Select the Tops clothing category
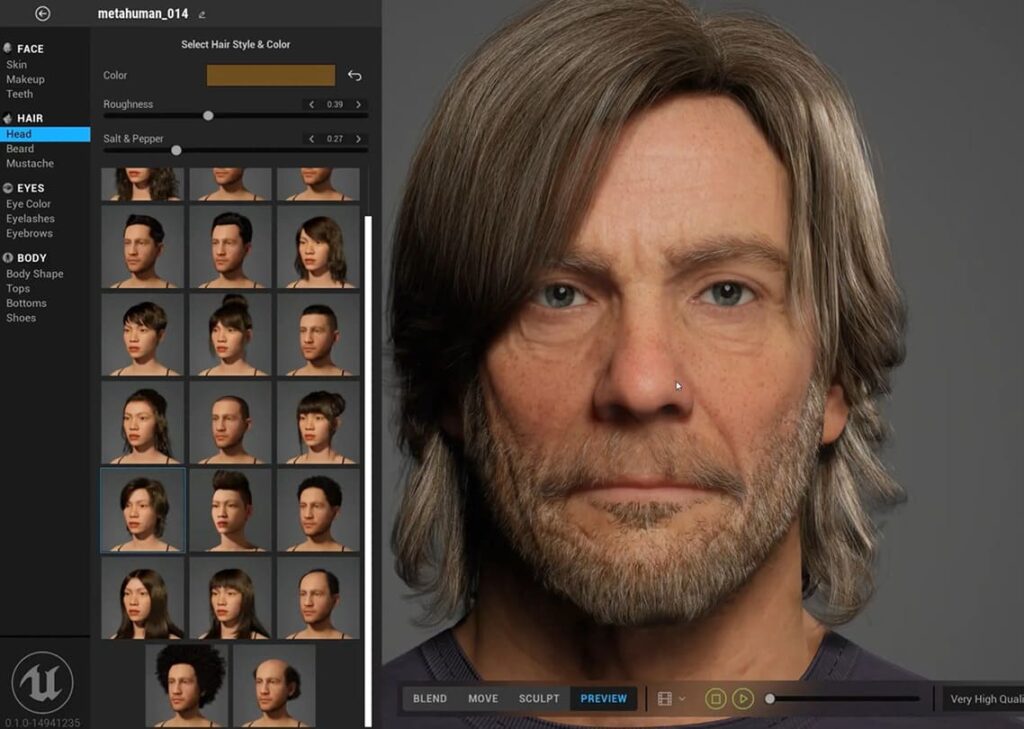The width and height of the screenshot is (1024, 729). [18, 288]
